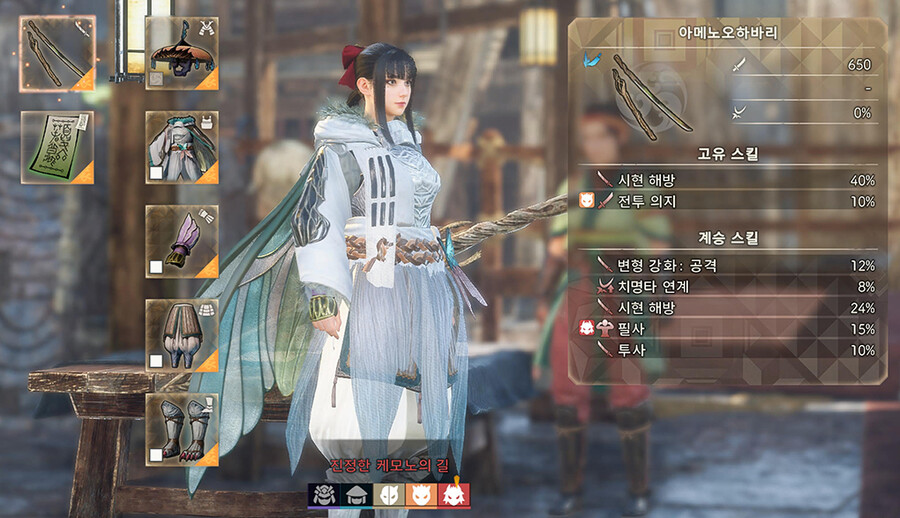This screenshot has width=900, height=518.
Task: Select the 필사 inherited skill row
Action: (x=727, y=329)
